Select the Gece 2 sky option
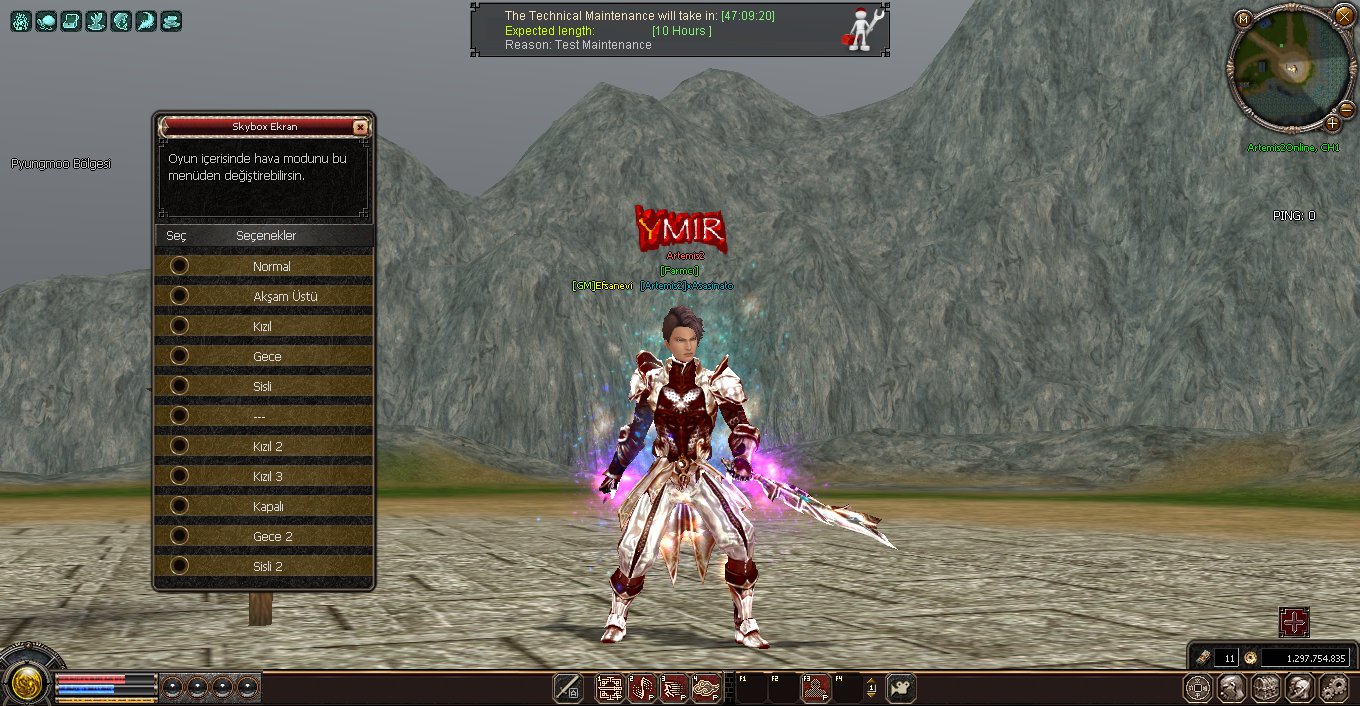 tap(180, 536)
